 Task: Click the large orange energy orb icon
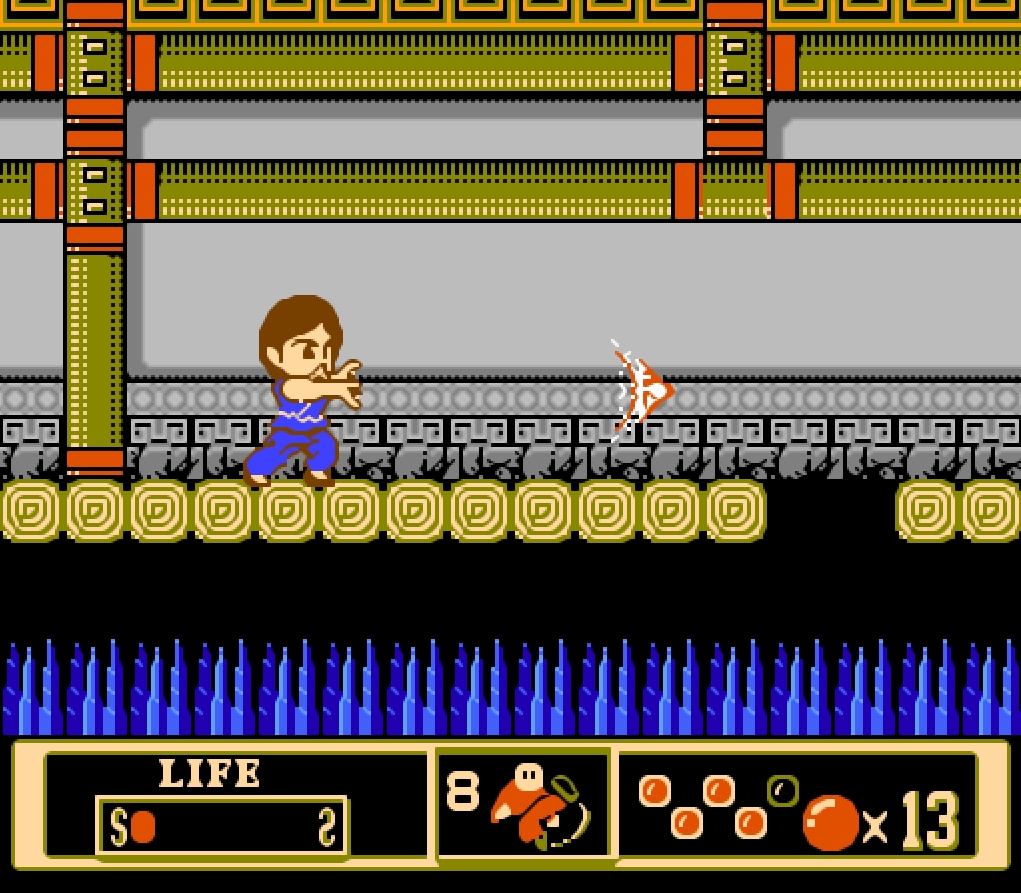pyautogui.click(x=830, y=823)
